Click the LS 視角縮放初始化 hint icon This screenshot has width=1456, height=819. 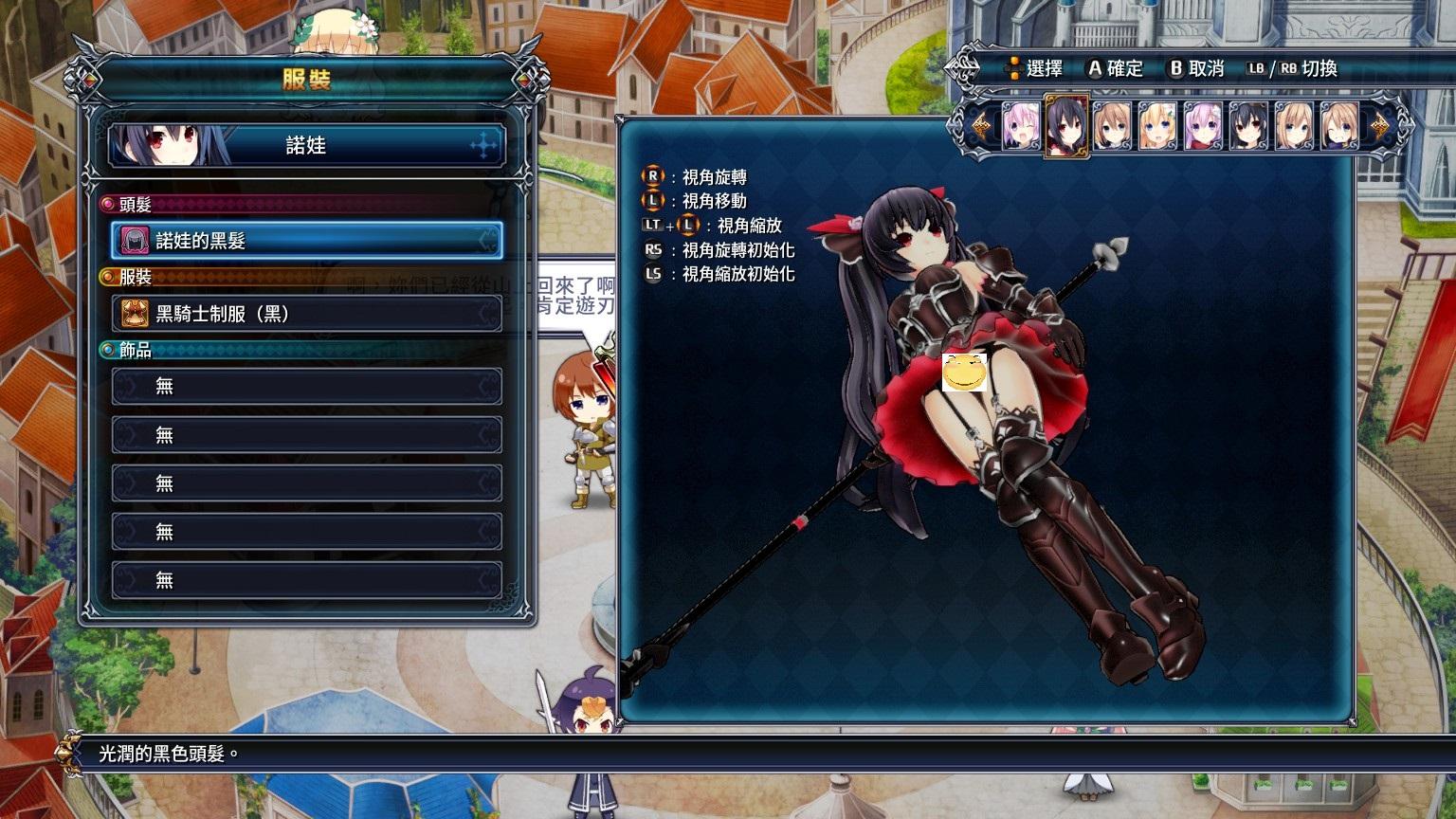click(x=653, y=276)
